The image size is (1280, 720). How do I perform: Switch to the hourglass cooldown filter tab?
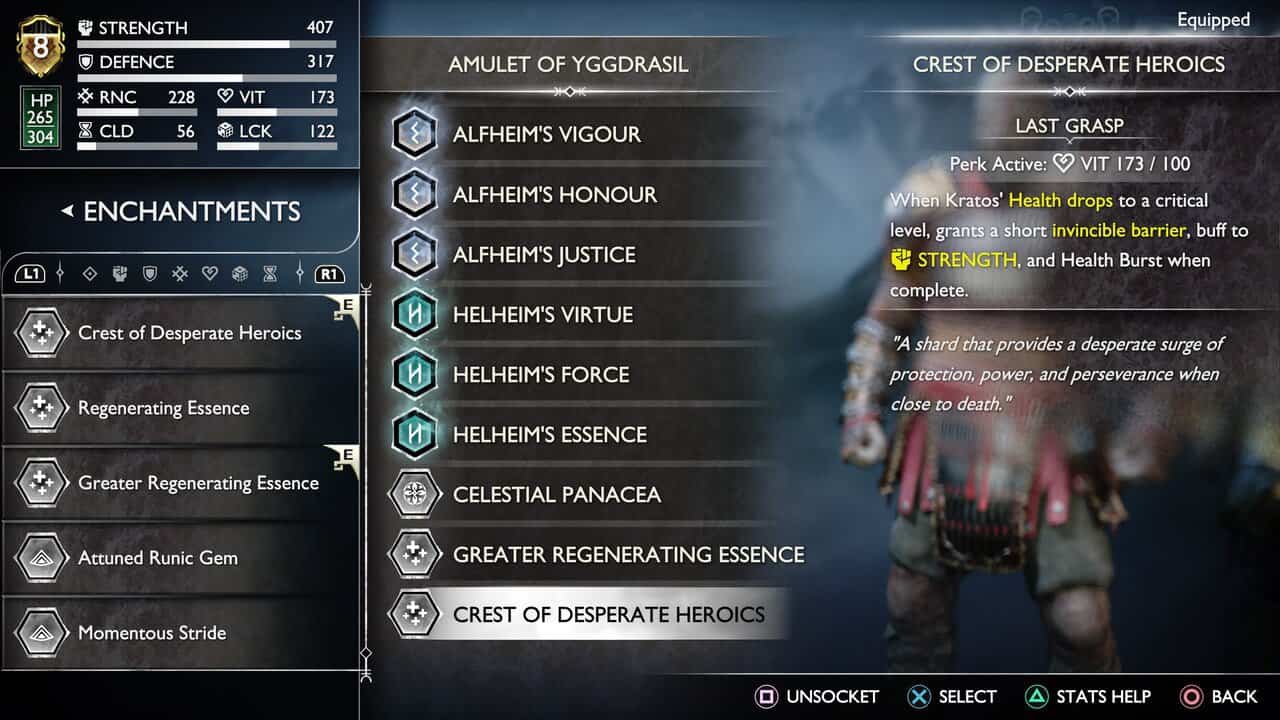270,274
